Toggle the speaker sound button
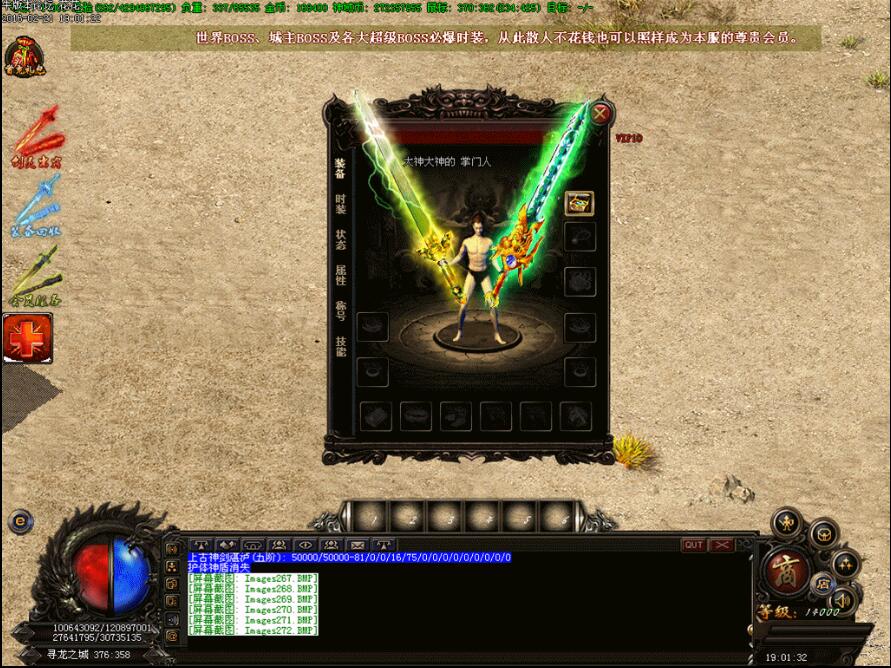Viewport: 891px width, 668px height. [843, 599]
